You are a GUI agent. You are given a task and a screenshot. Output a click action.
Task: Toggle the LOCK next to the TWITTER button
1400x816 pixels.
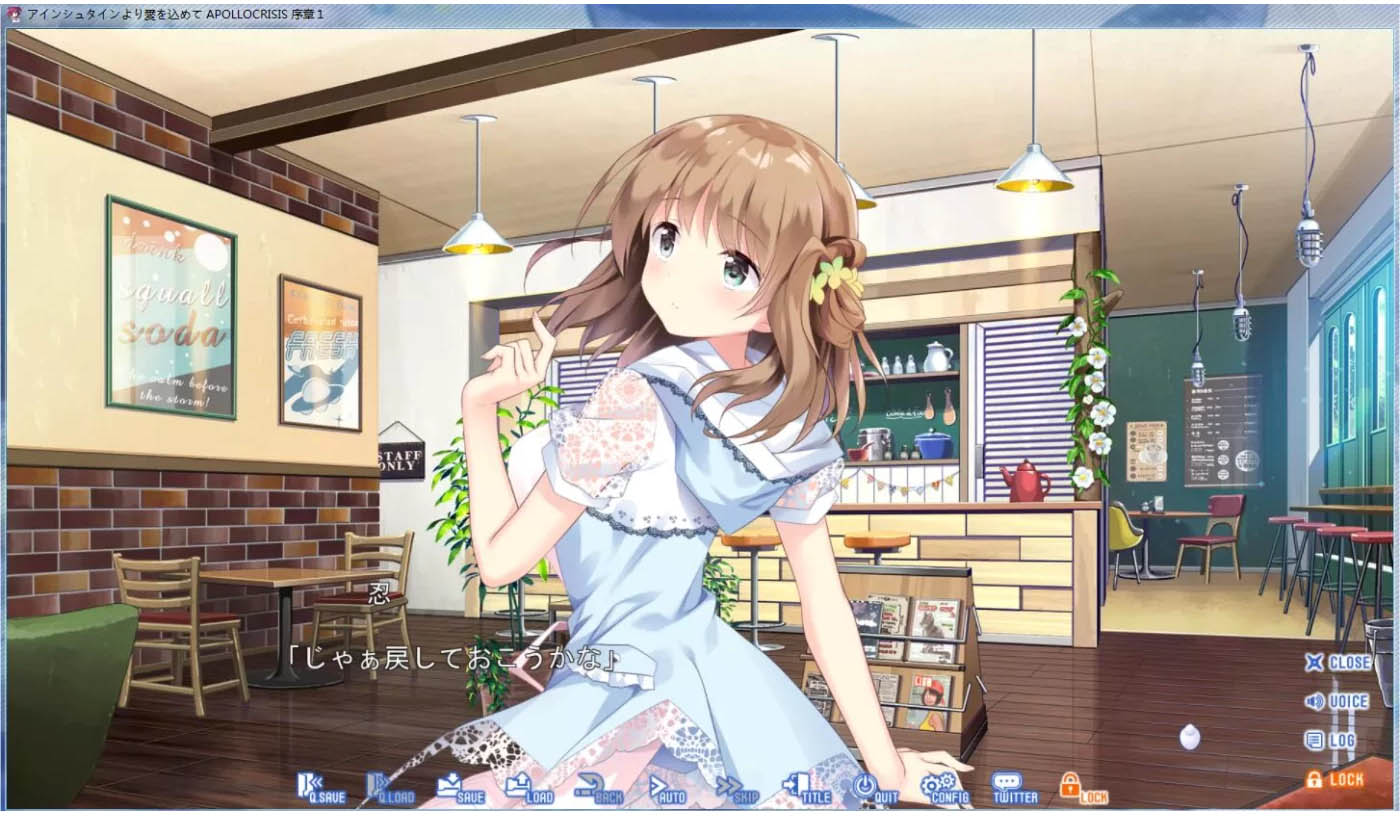point(1083,788)
